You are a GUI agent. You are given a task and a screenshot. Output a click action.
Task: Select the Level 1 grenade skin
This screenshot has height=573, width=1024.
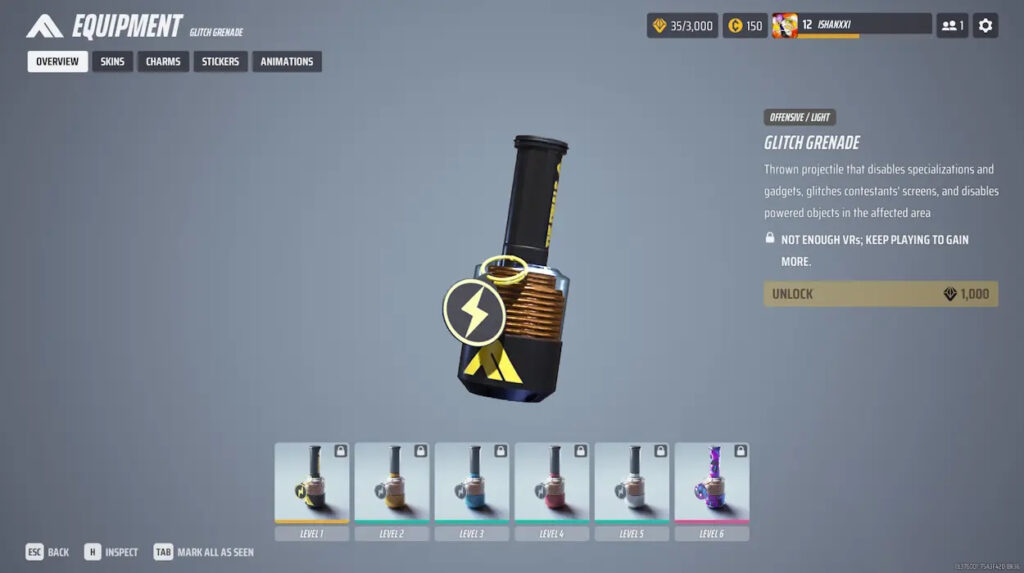coord(312,483)
